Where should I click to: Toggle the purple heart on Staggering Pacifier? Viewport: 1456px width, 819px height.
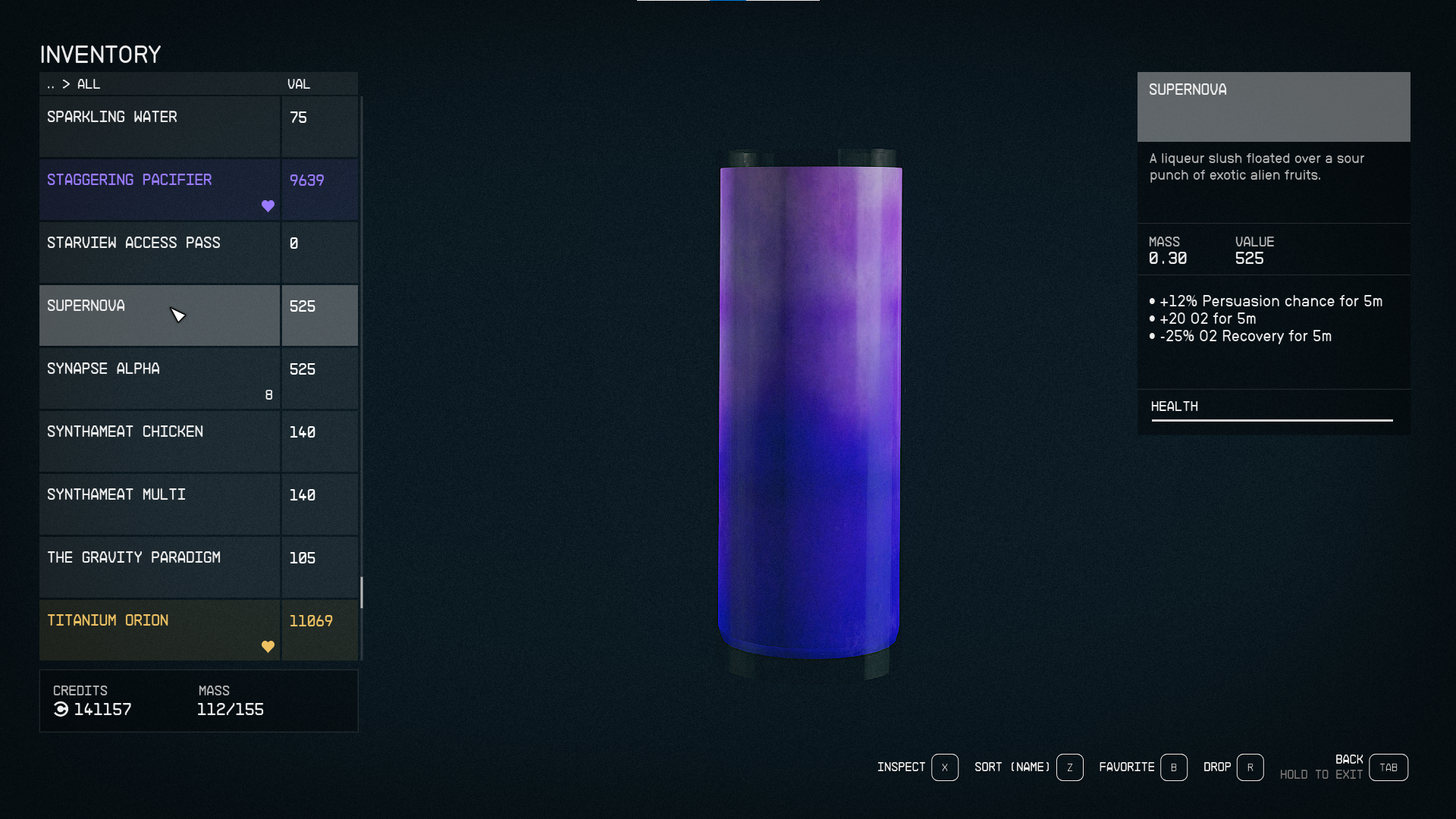tap(268, 205)
